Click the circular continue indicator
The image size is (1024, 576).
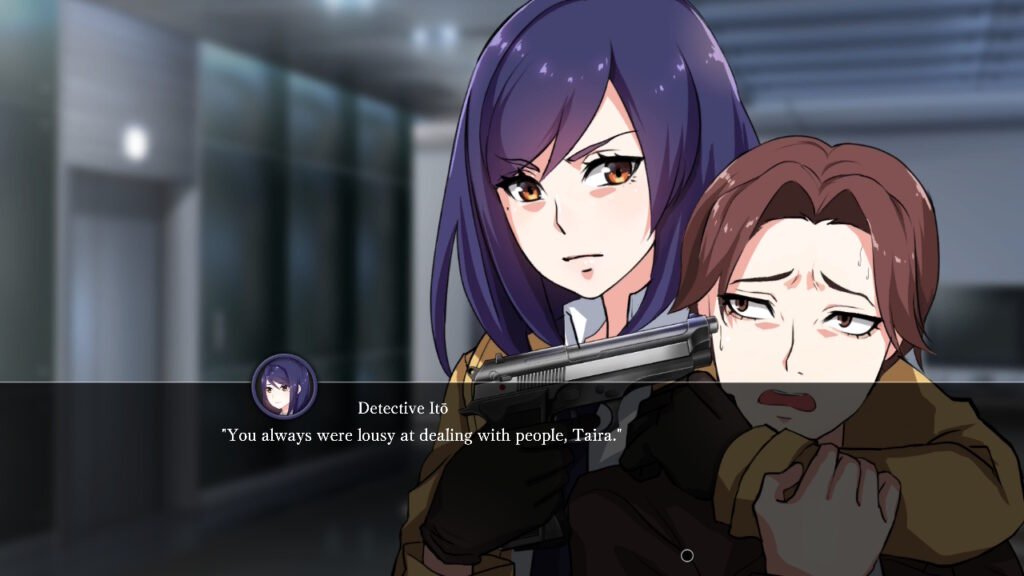(x=687, y=555)
